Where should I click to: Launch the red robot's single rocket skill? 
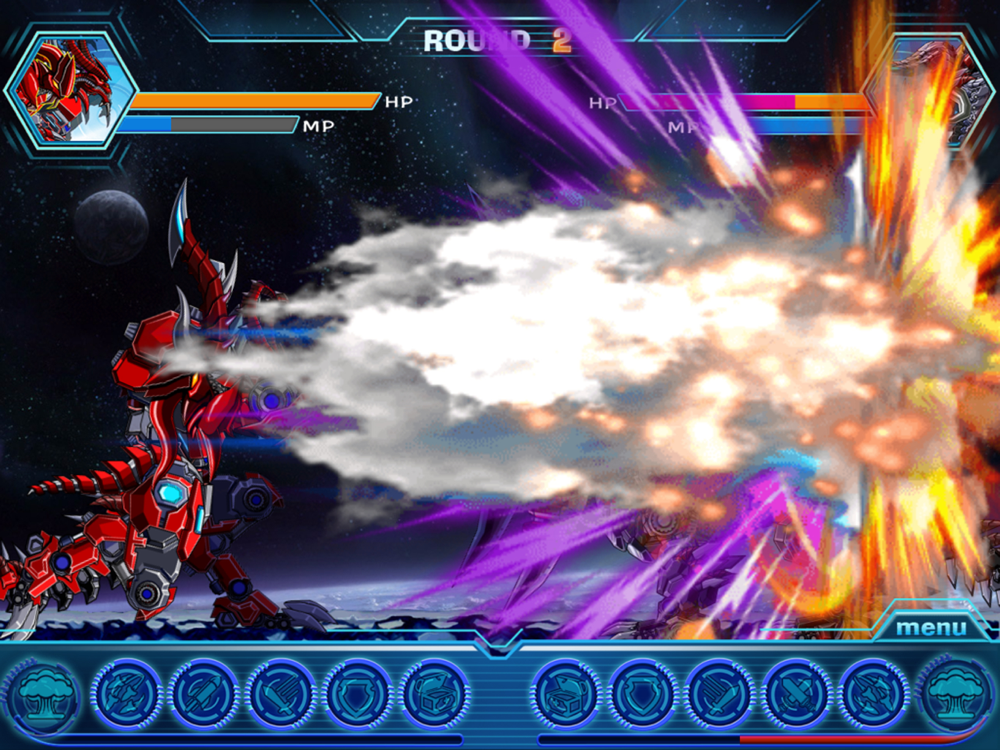pyautogui.click(x=204, y=693)
